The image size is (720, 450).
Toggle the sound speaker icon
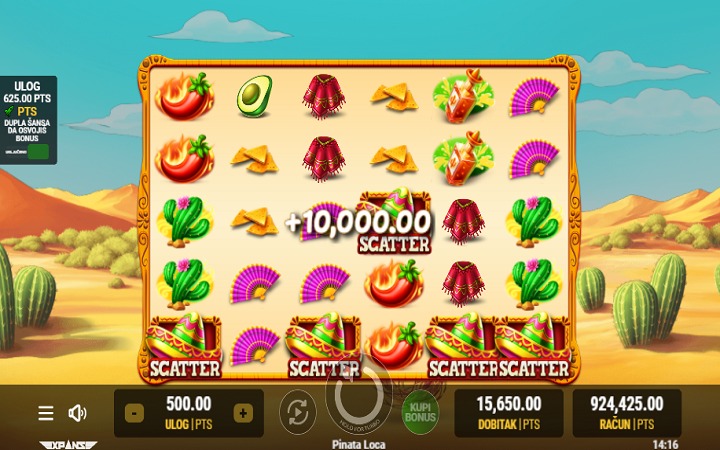click(x=77, y=413)
